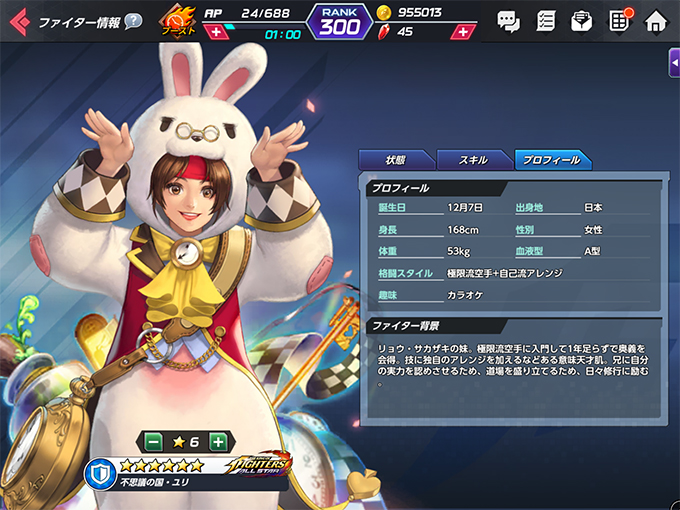Open the grid menu icon
Image resolution: width=680 pixels, height=510 pixels.
(618, 21)
